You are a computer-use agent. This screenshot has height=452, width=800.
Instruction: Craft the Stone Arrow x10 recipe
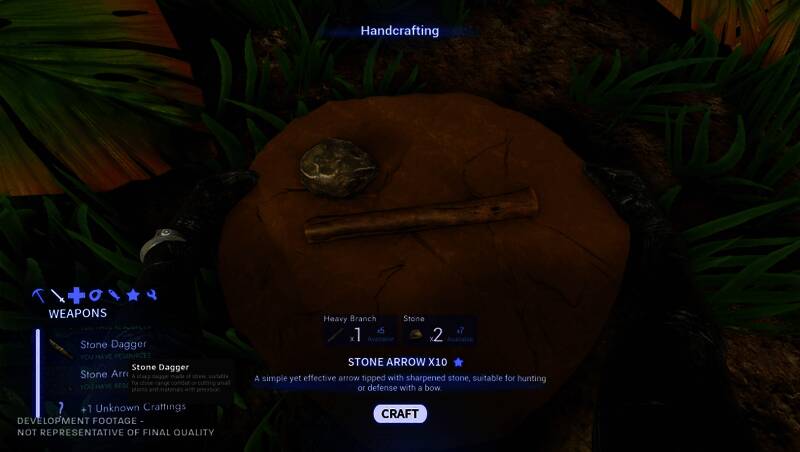tap(400, 414)
